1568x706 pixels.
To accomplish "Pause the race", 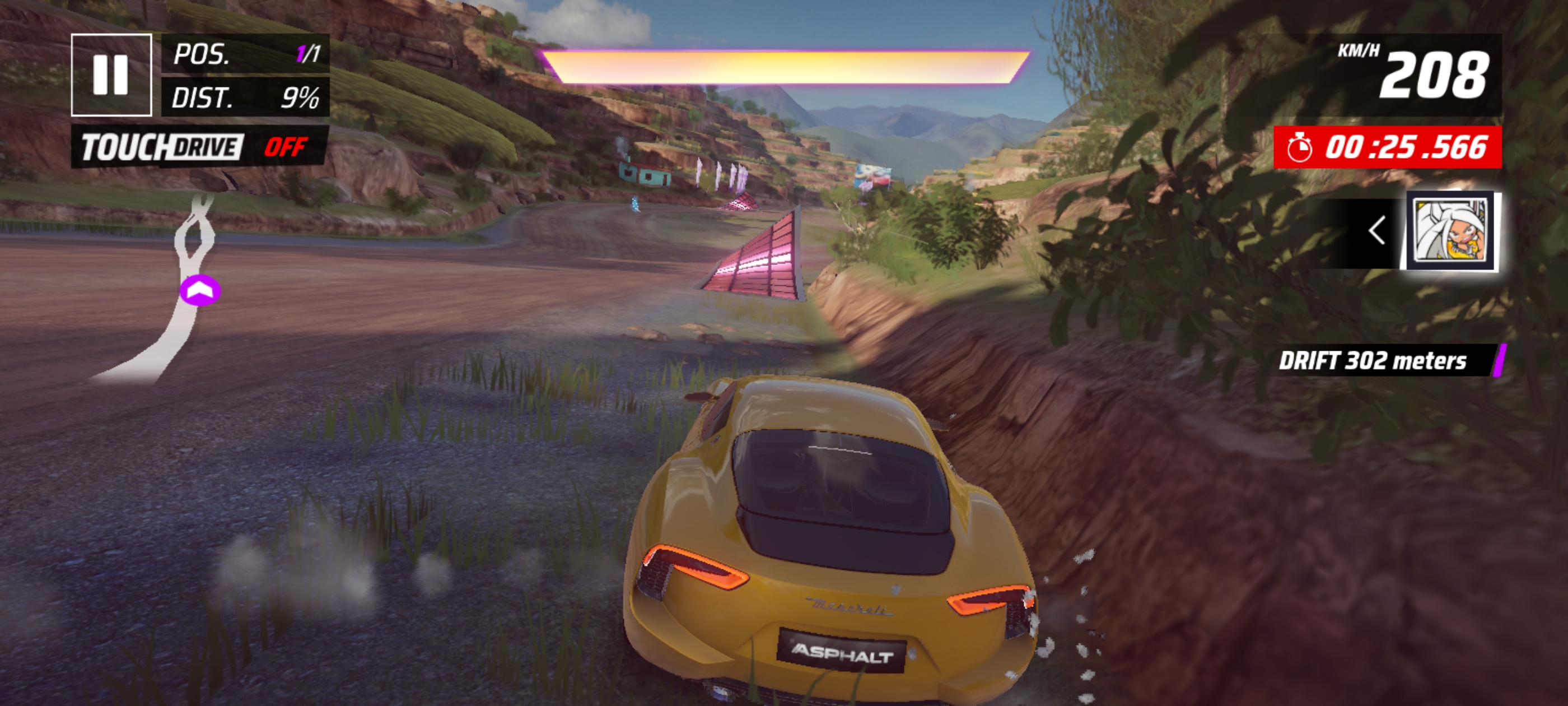I will tap(111, 75).
